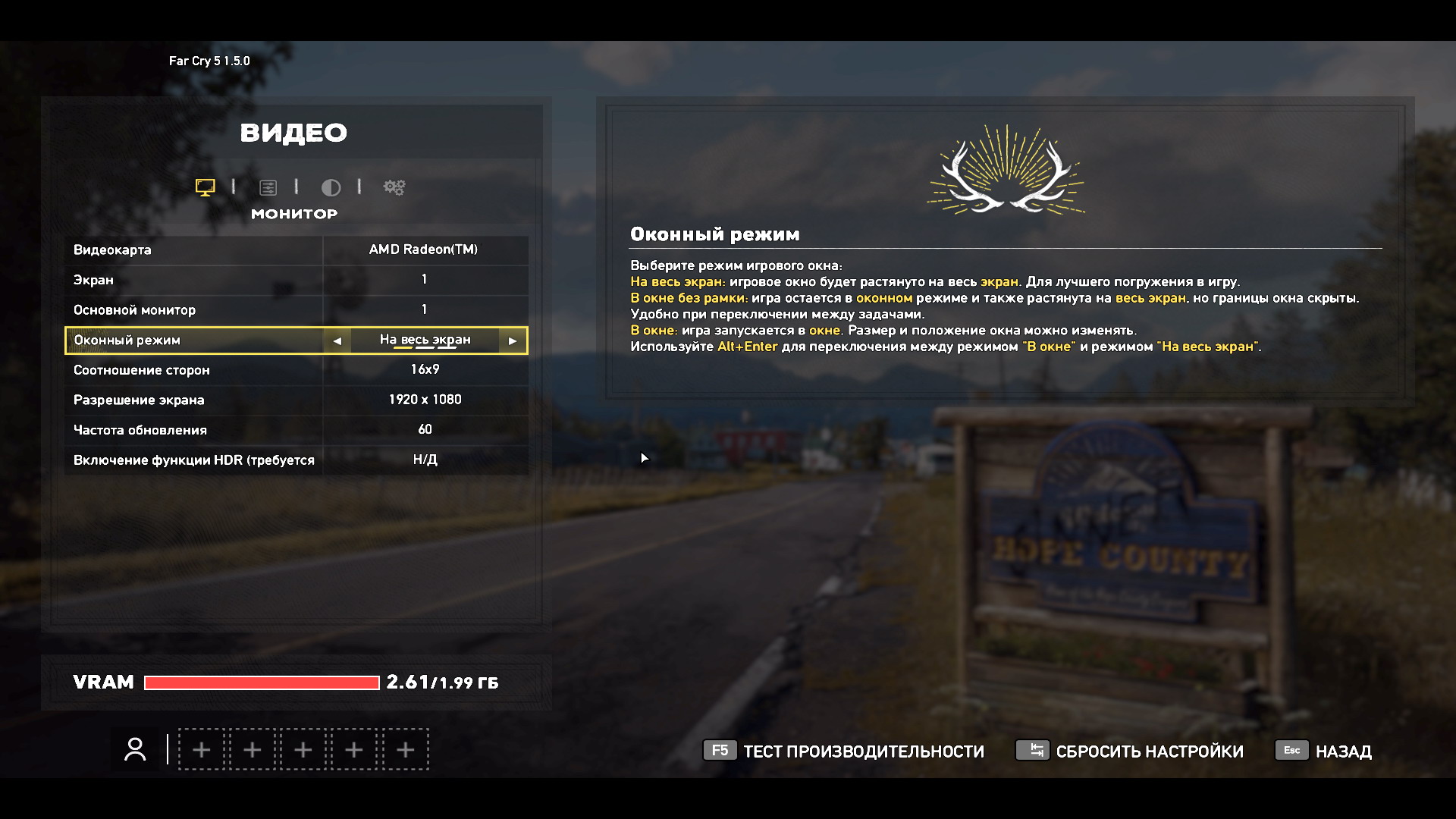Open the half-circle brightness tab
Image resolution: width=1456 pixels, height=819 pixels.
click(331, 187)
